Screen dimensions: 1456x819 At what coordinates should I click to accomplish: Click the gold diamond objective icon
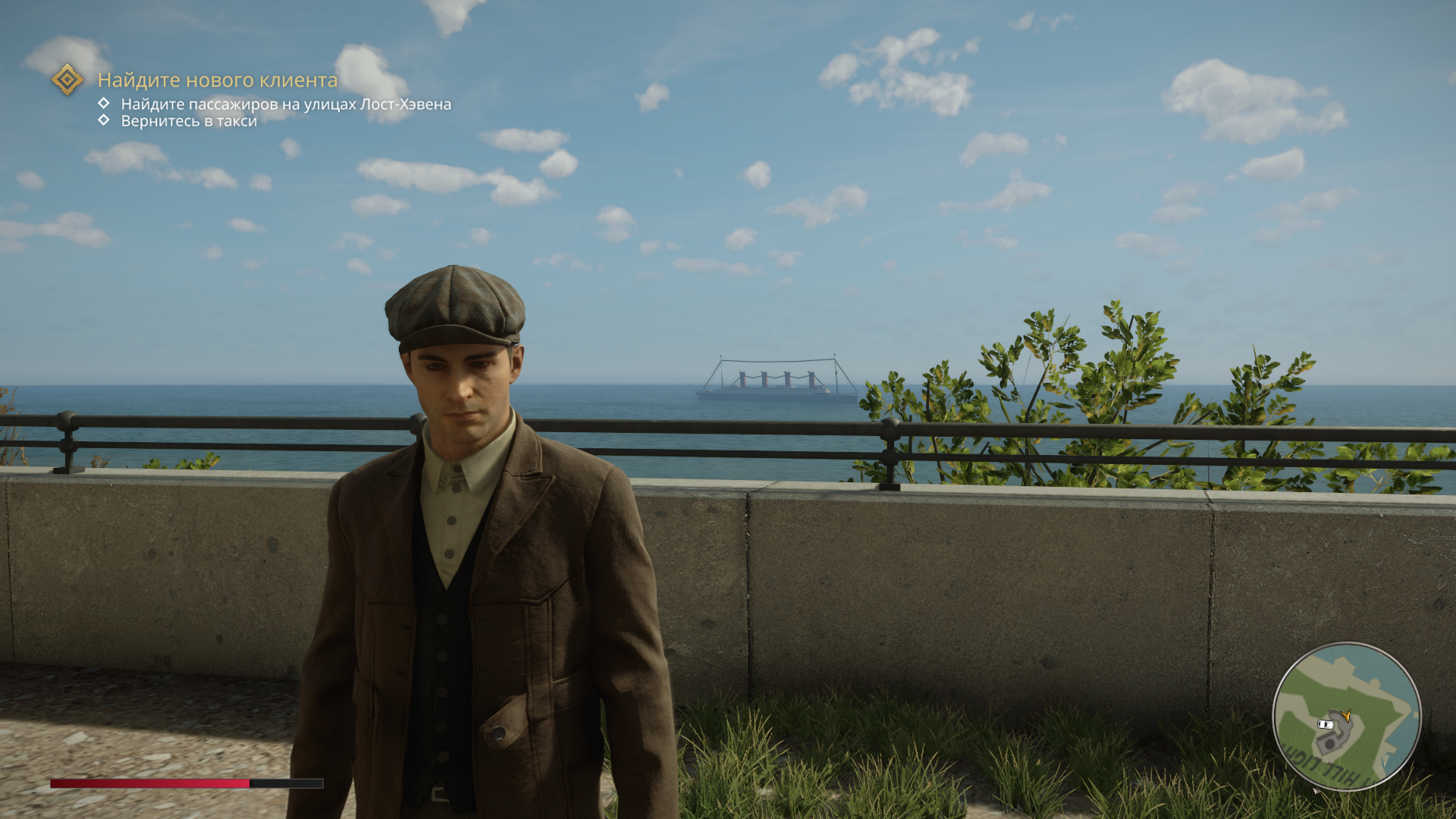[67, 79]
